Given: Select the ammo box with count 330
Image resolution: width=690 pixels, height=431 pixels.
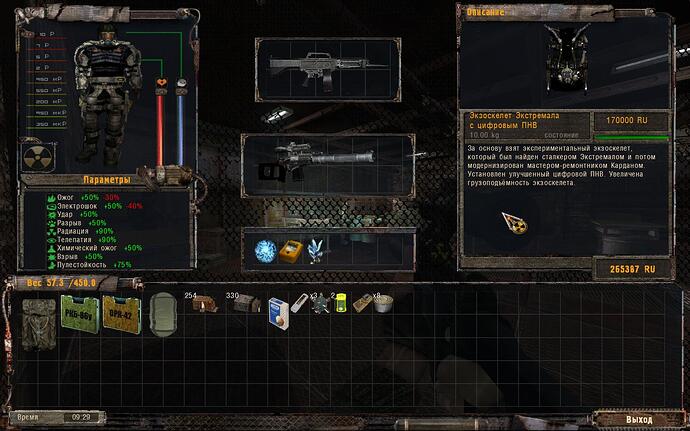Looking at the screenshot, I should 241,304.
